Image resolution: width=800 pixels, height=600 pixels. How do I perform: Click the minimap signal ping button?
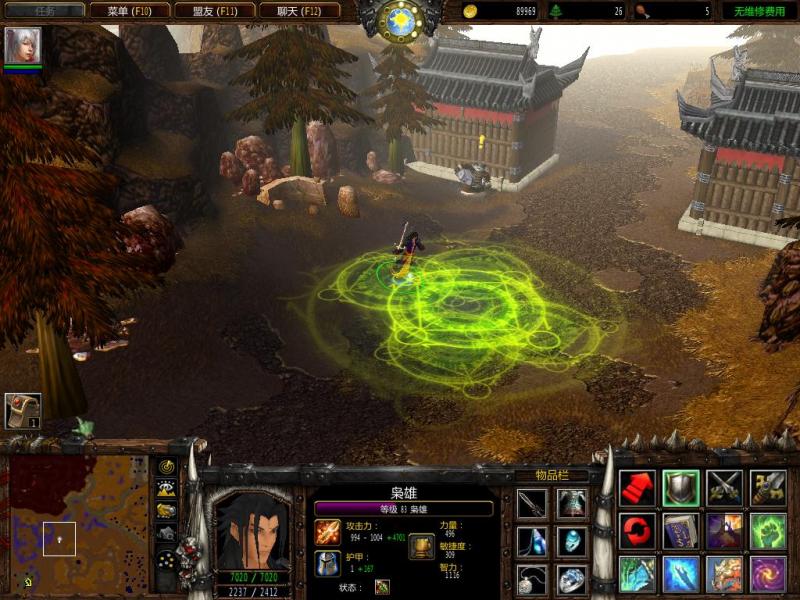point(166,467)
